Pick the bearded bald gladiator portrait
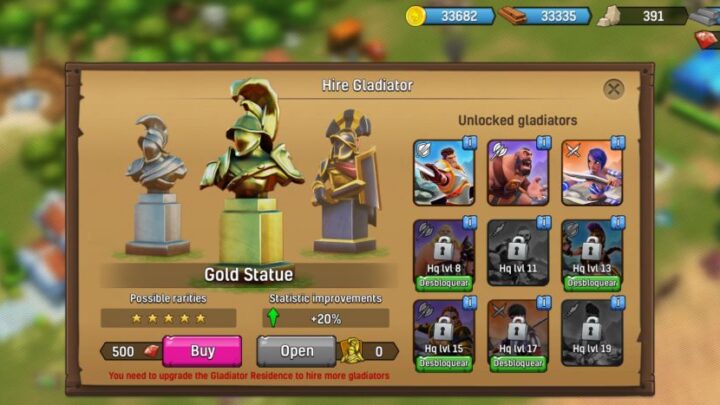This screenshot has width=720, height=405. 518,172
